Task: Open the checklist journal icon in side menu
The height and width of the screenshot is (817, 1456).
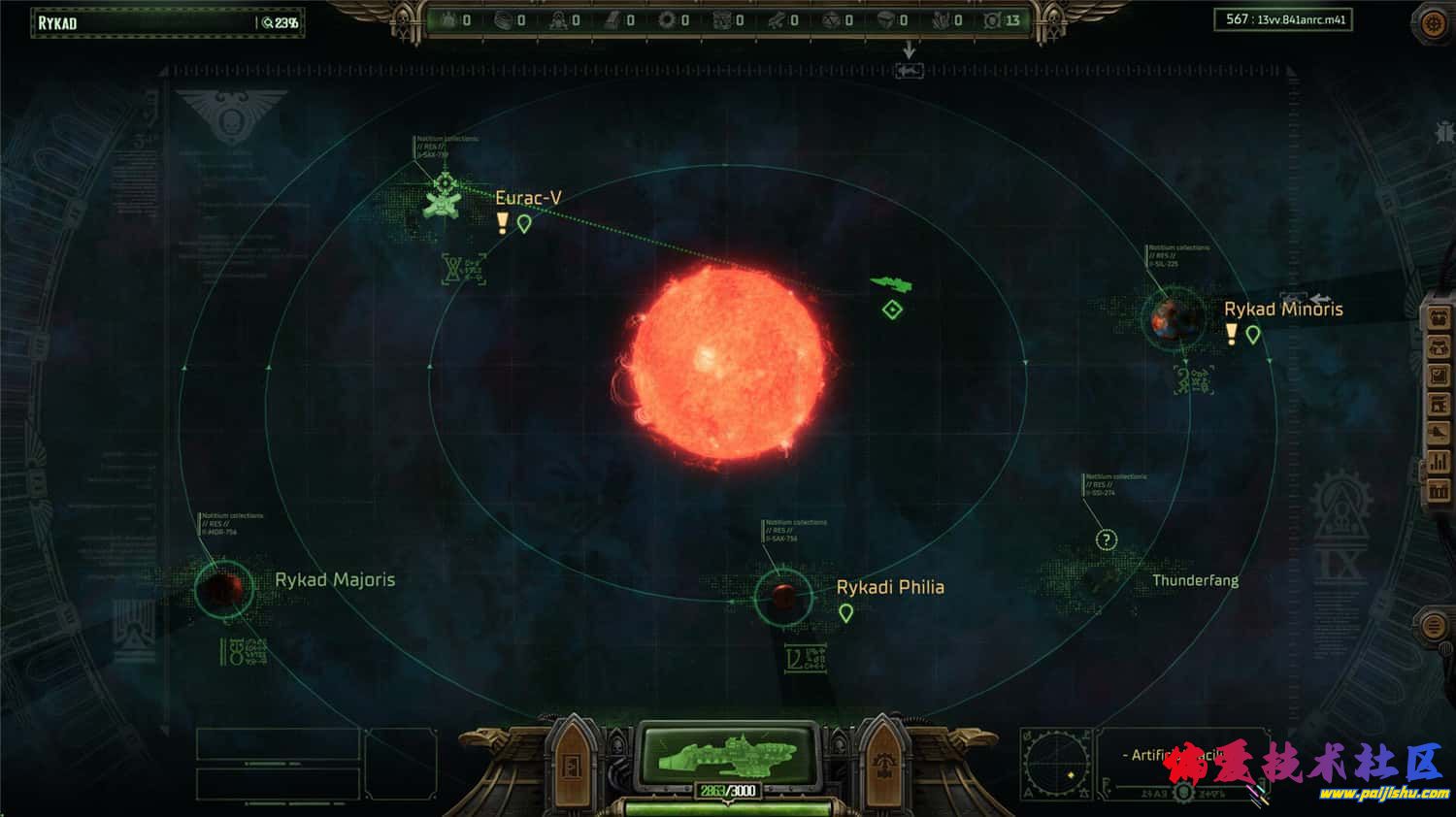Action: click(1438, 376)
